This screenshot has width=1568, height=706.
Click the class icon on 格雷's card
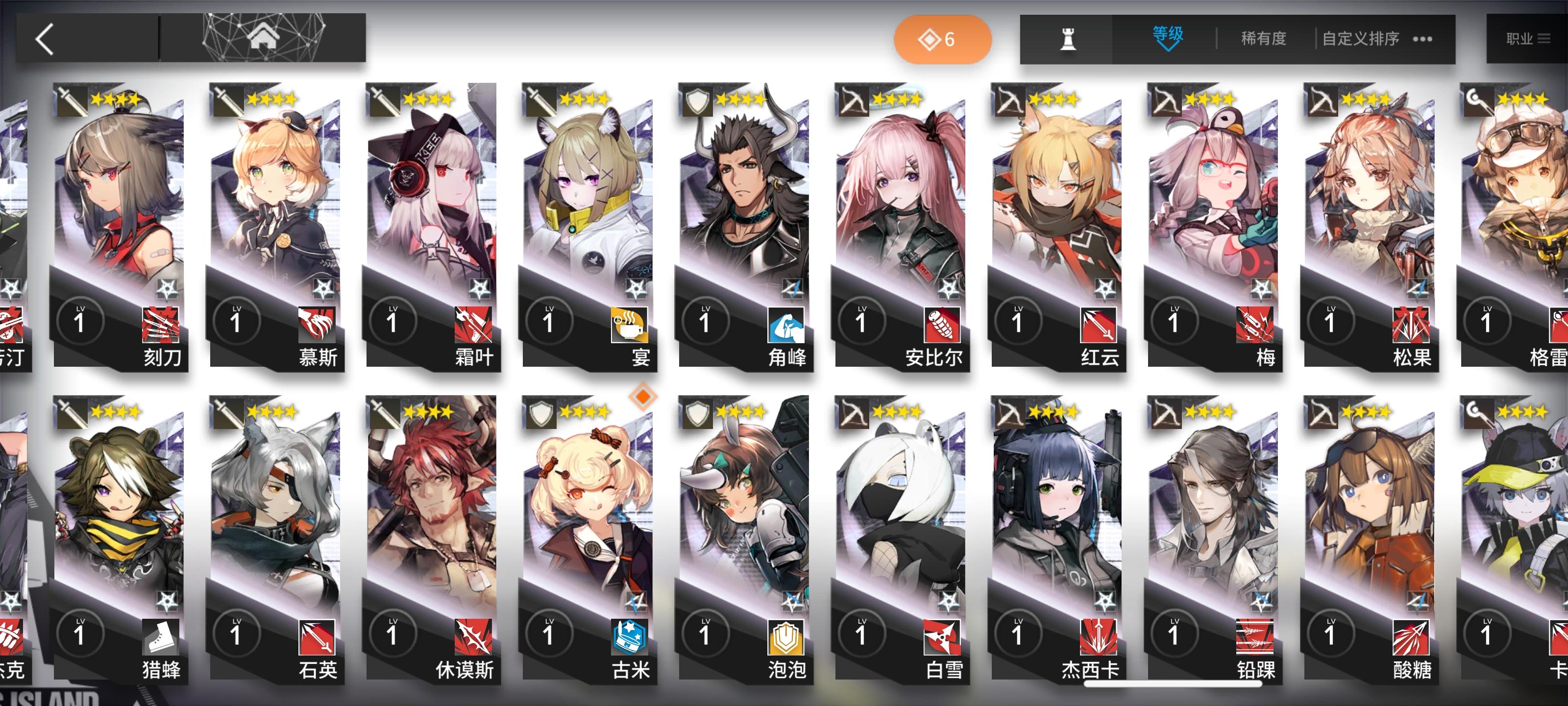(x=1479, y=101)
